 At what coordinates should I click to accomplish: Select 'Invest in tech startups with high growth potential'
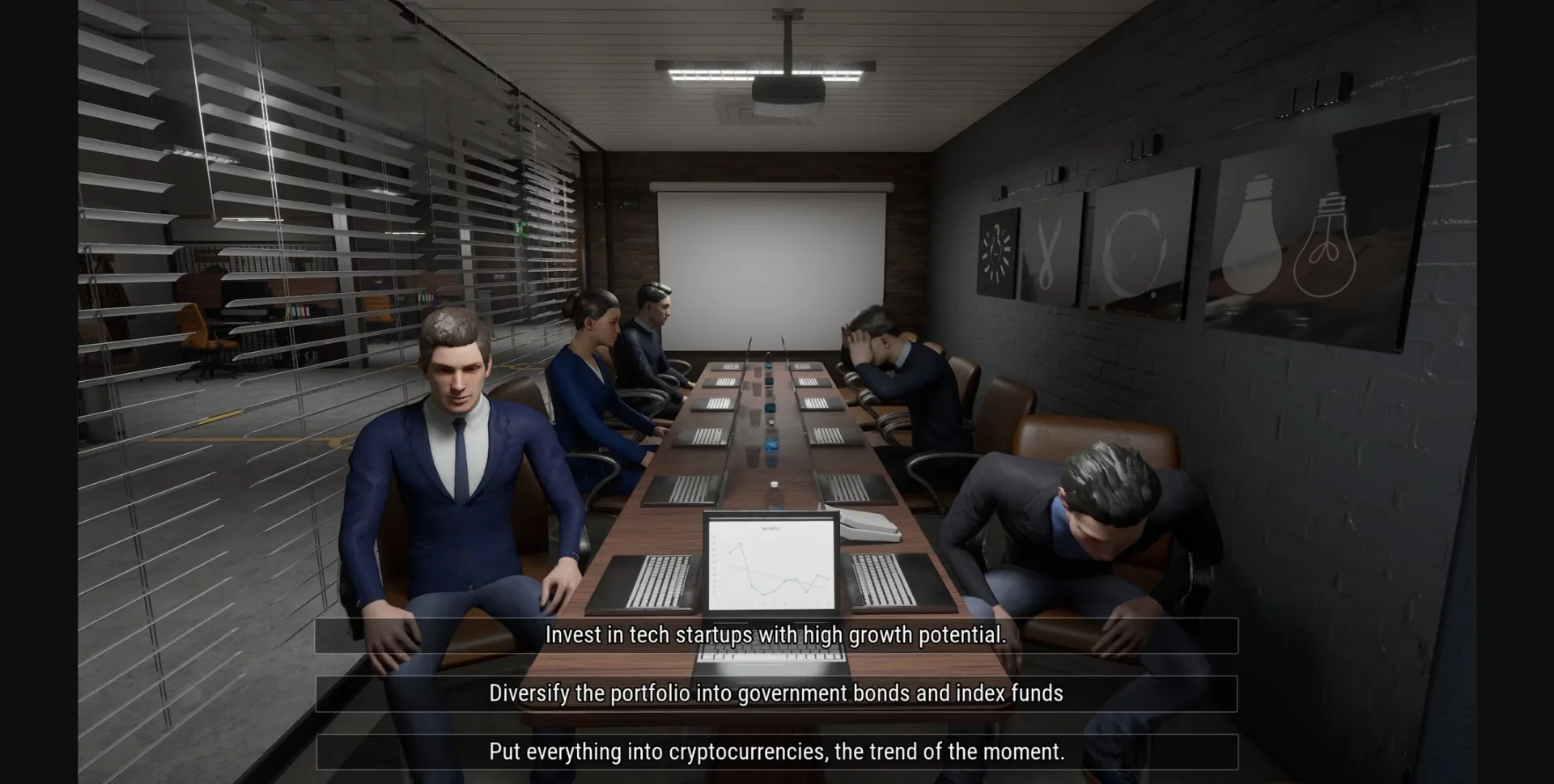tap(775, 636)
